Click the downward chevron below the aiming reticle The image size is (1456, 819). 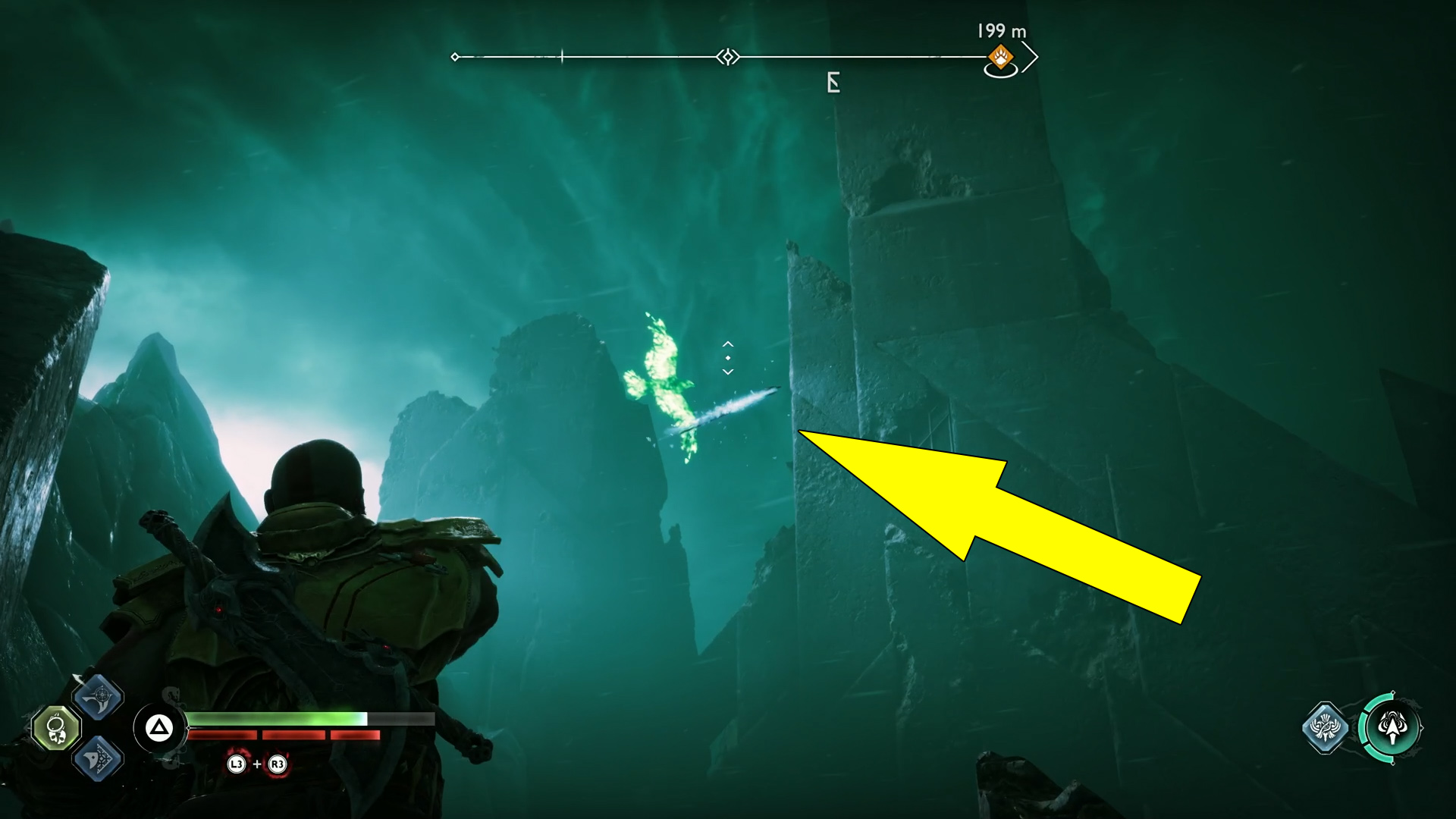tap(727, 371)
